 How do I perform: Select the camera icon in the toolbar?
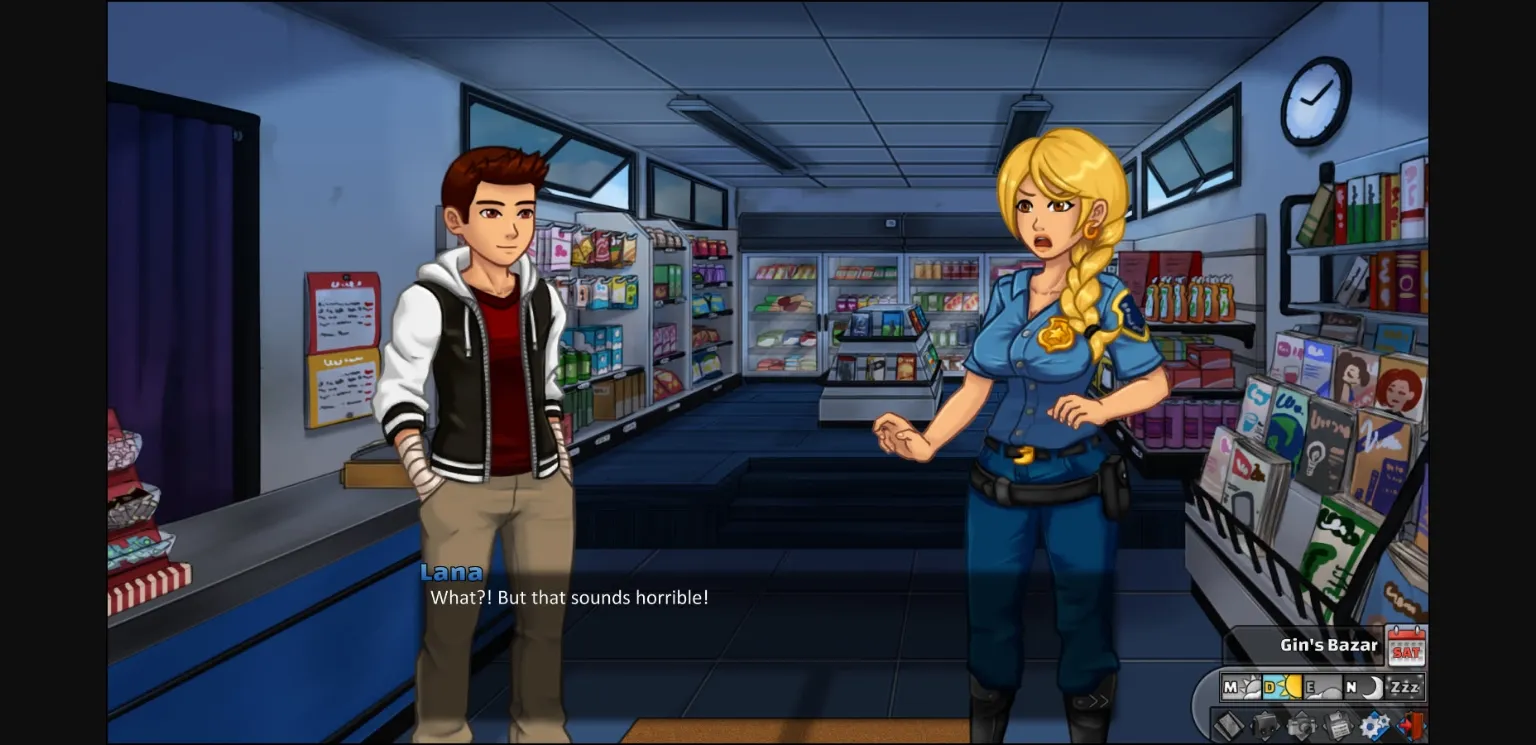1300,725
